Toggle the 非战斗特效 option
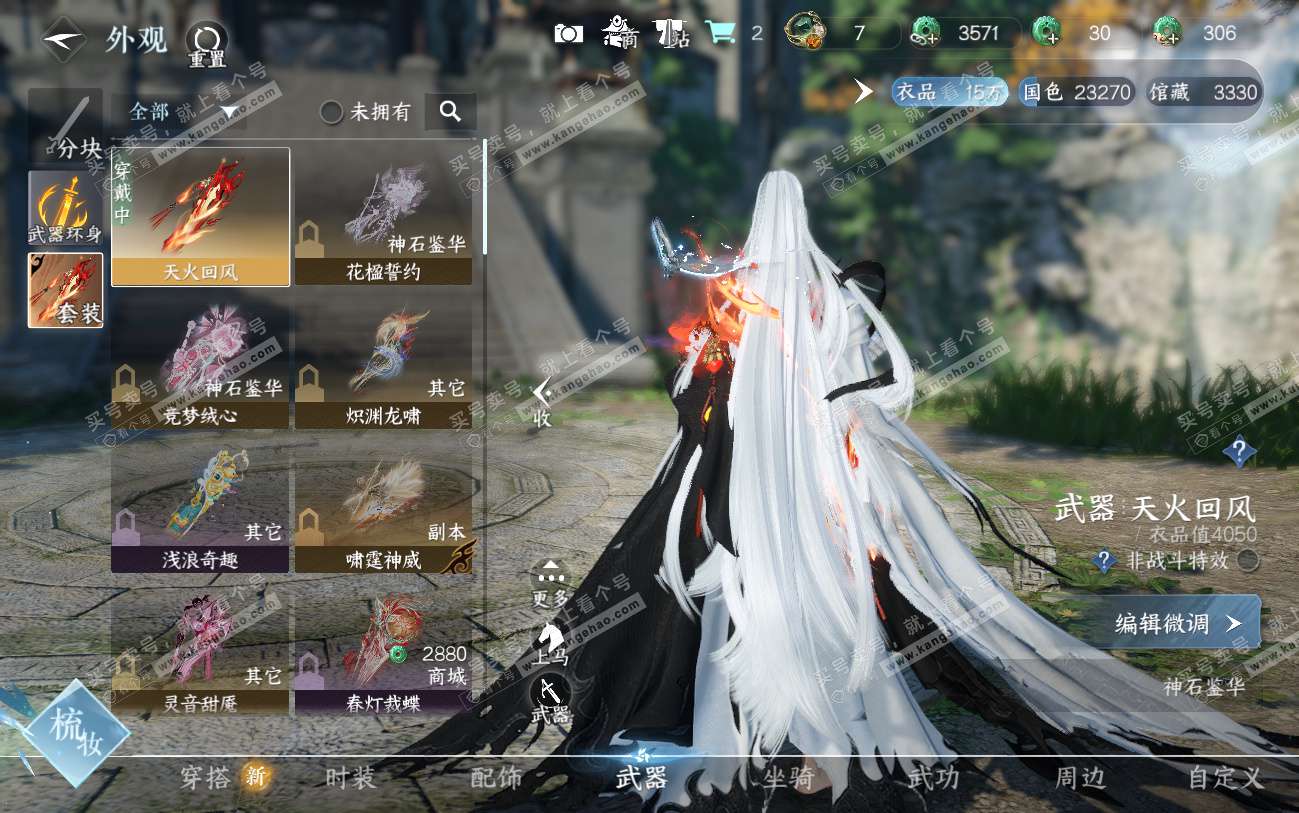Image resolution: width=1299 pixels, height=813 pixels. pyautogui.click(x=1248, y=561)
